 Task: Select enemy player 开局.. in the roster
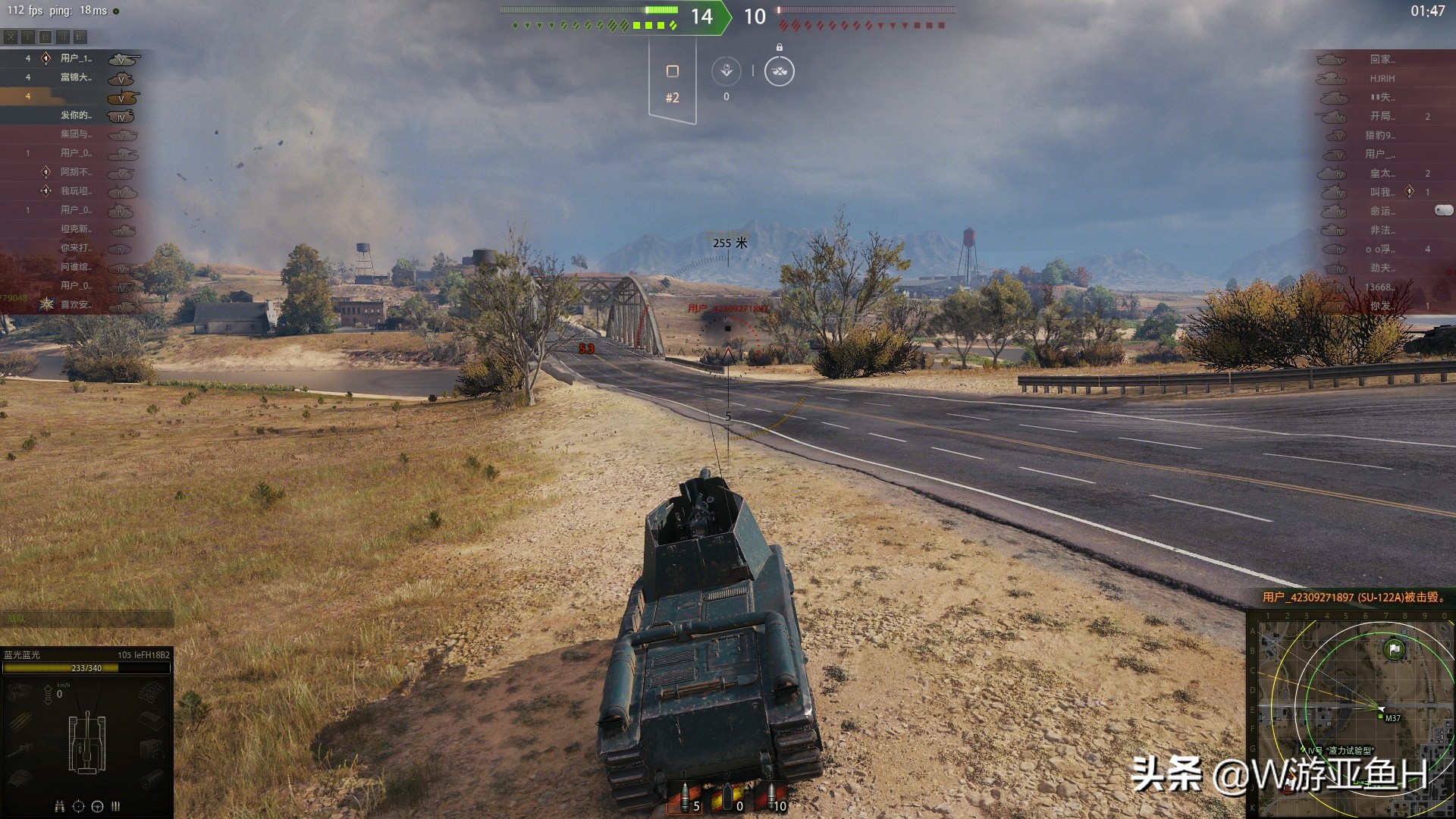(1382, 116)
